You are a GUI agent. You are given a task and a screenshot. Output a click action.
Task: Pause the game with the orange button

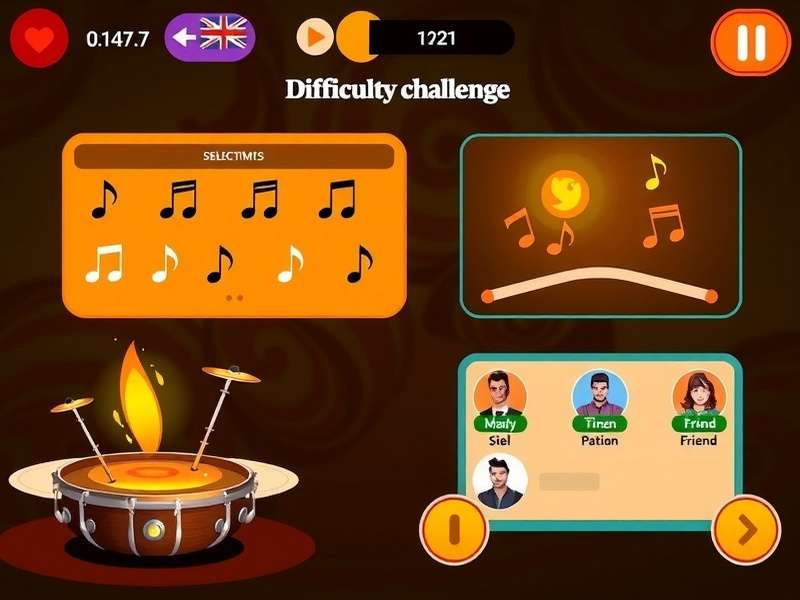[x=750, y=42]
